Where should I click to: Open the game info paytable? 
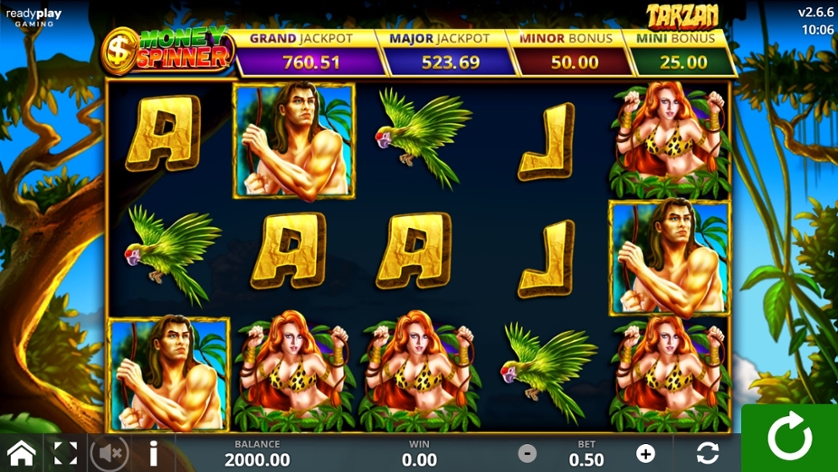coord(153,453)
